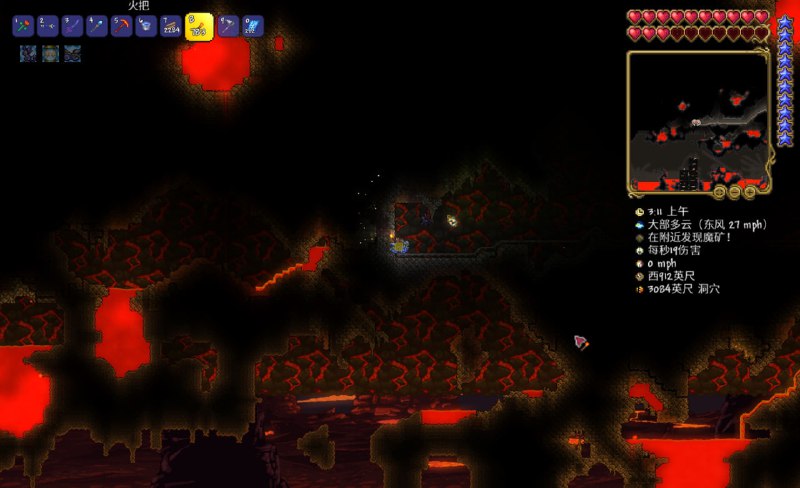
Task: Select the purple sword in hotbar
Action: (x=72, y=27)
